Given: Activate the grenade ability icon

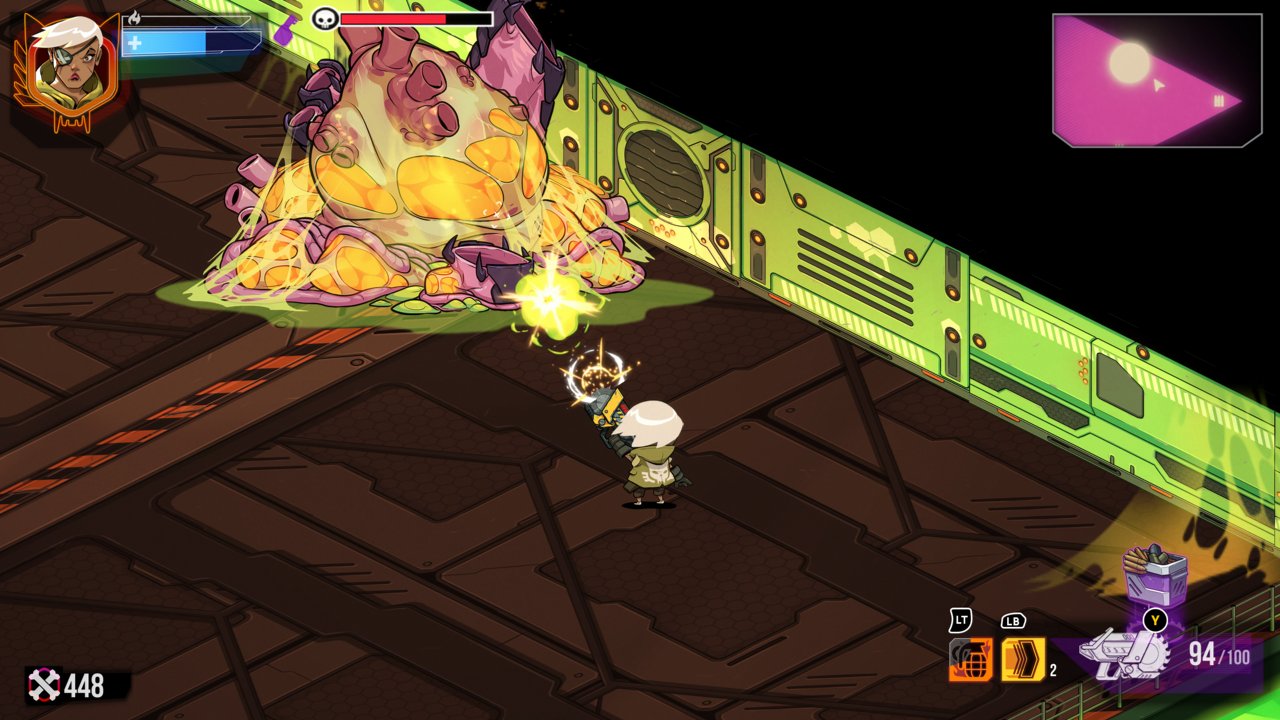Looking at the screenshot, I should [x=970, y=660].
